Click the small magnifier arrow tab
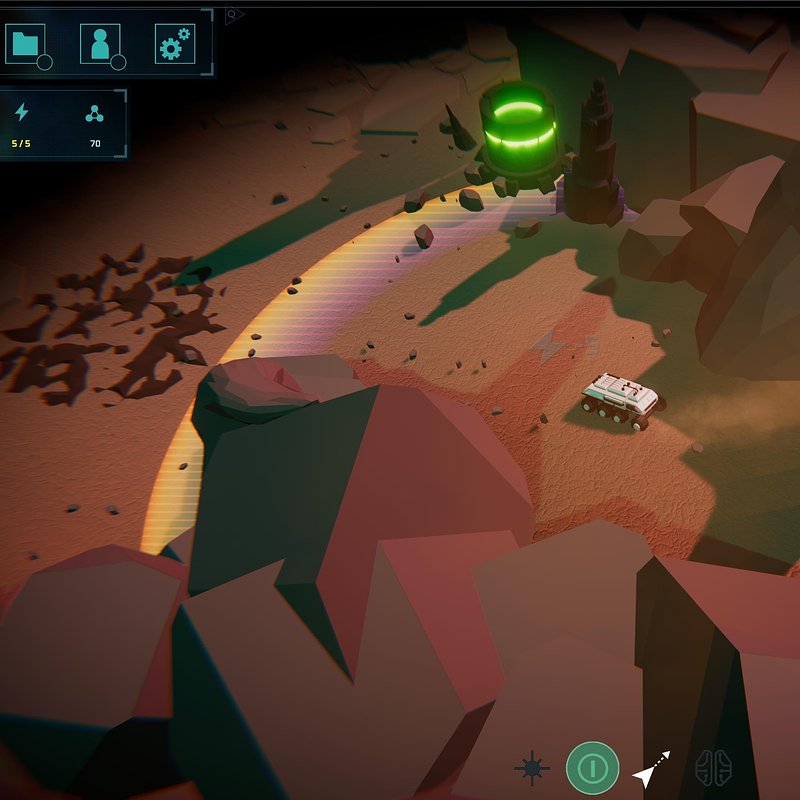This screenshot has height=800, width=800. click(234, 15)
